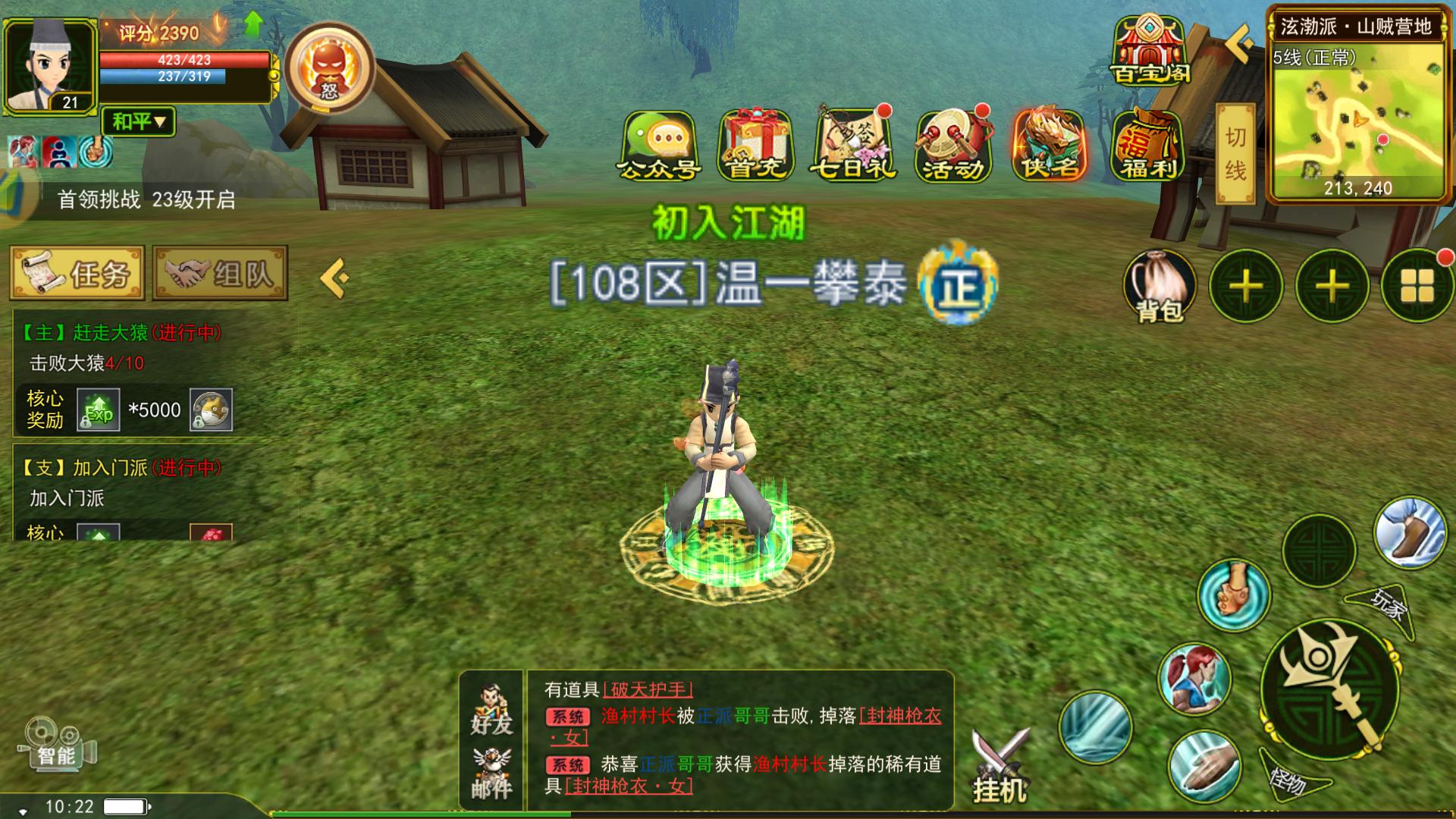Open the 邮件 mailbox
Viewport: 1456px width, 819px height.
[491, 773]
